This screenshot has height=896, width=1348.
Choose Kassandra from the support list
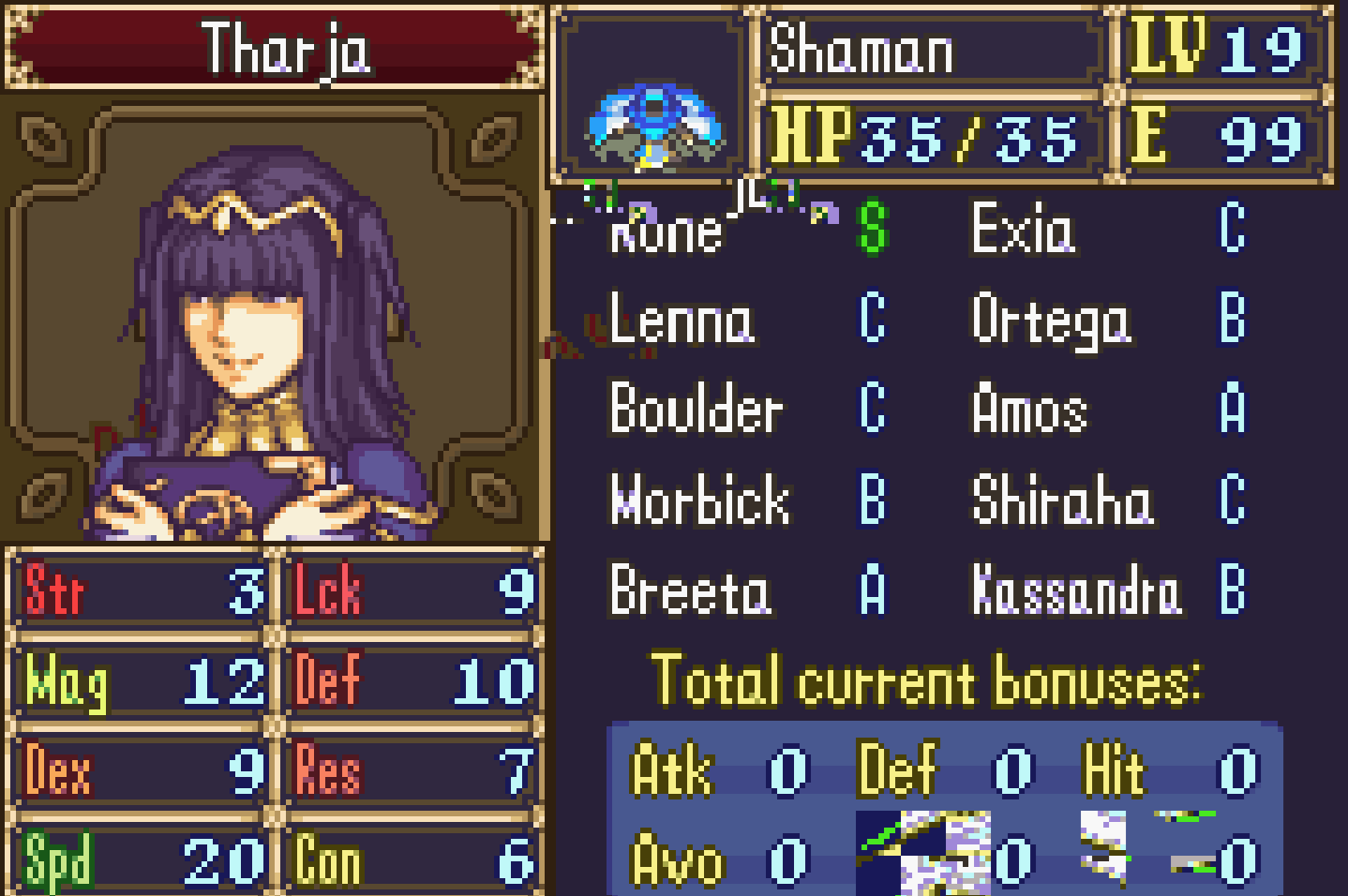(x=1076, y=590)
